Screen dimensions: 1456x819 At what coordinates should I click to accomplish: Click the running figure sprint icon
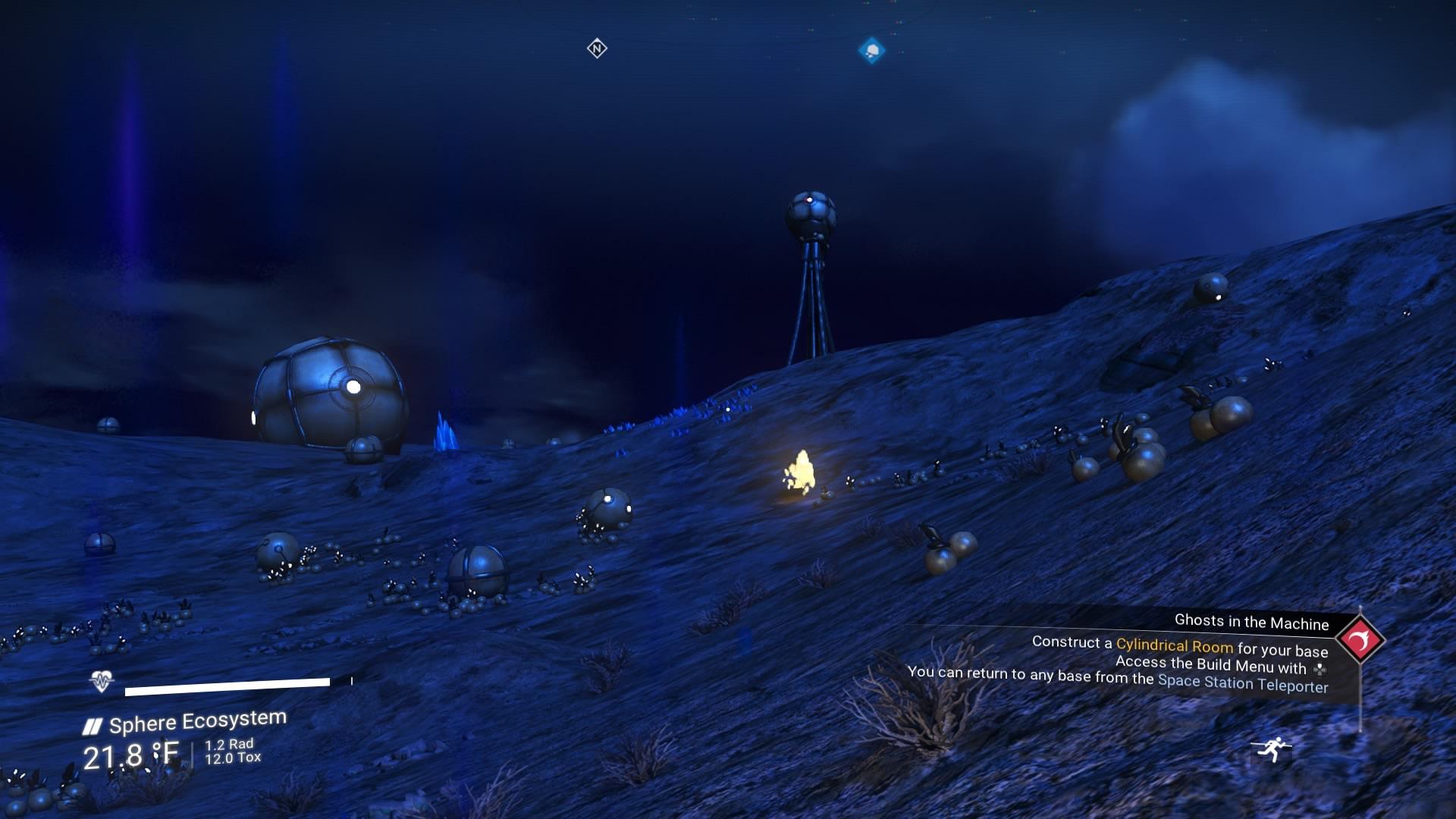(1272, 748)
